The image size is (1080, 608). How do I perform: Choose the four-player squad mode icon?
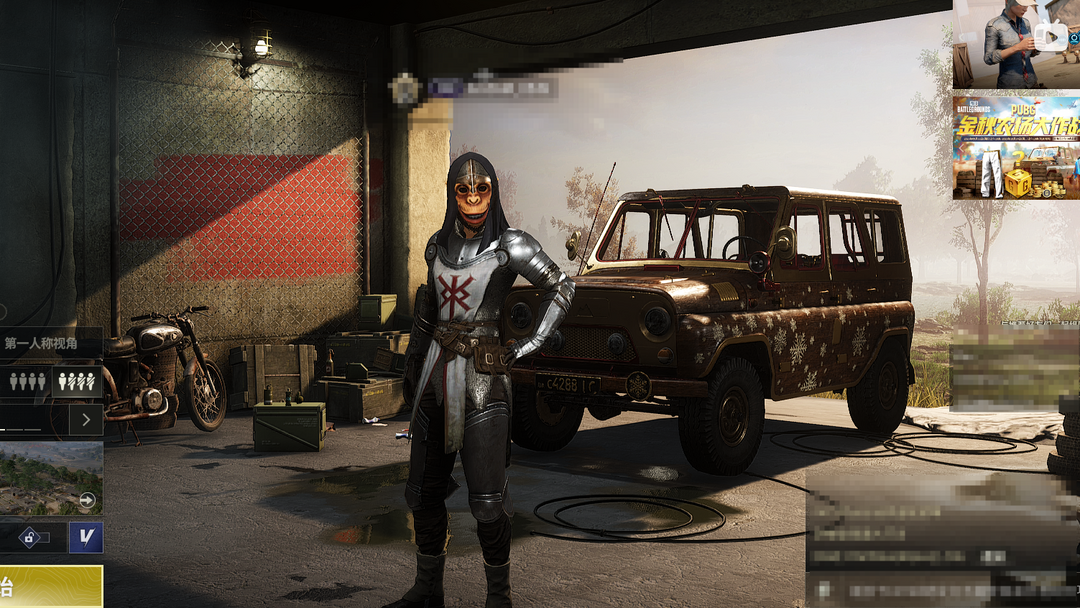(27, 381)
